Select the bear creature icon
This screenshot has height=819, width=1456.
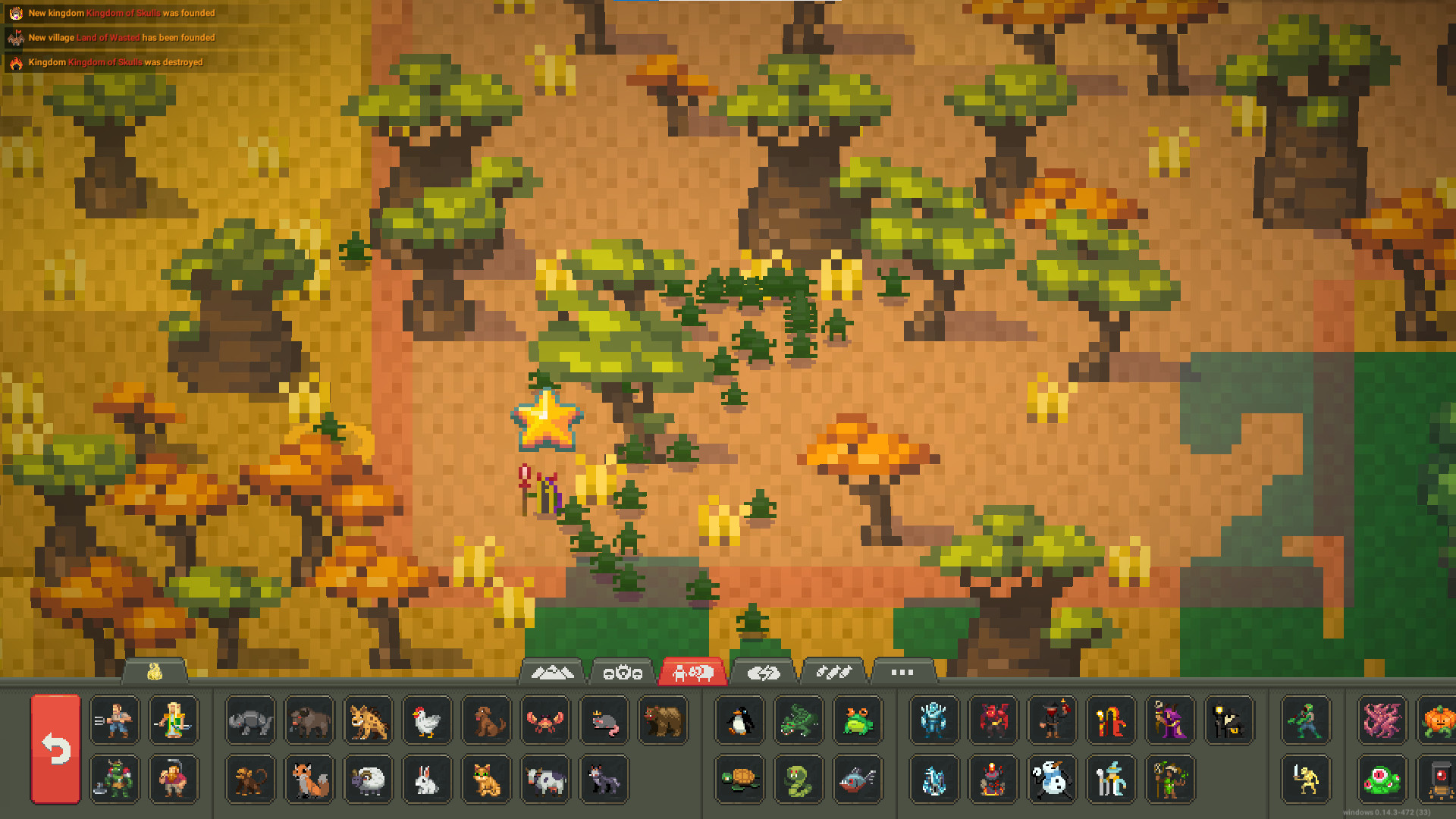click(664, 721)
